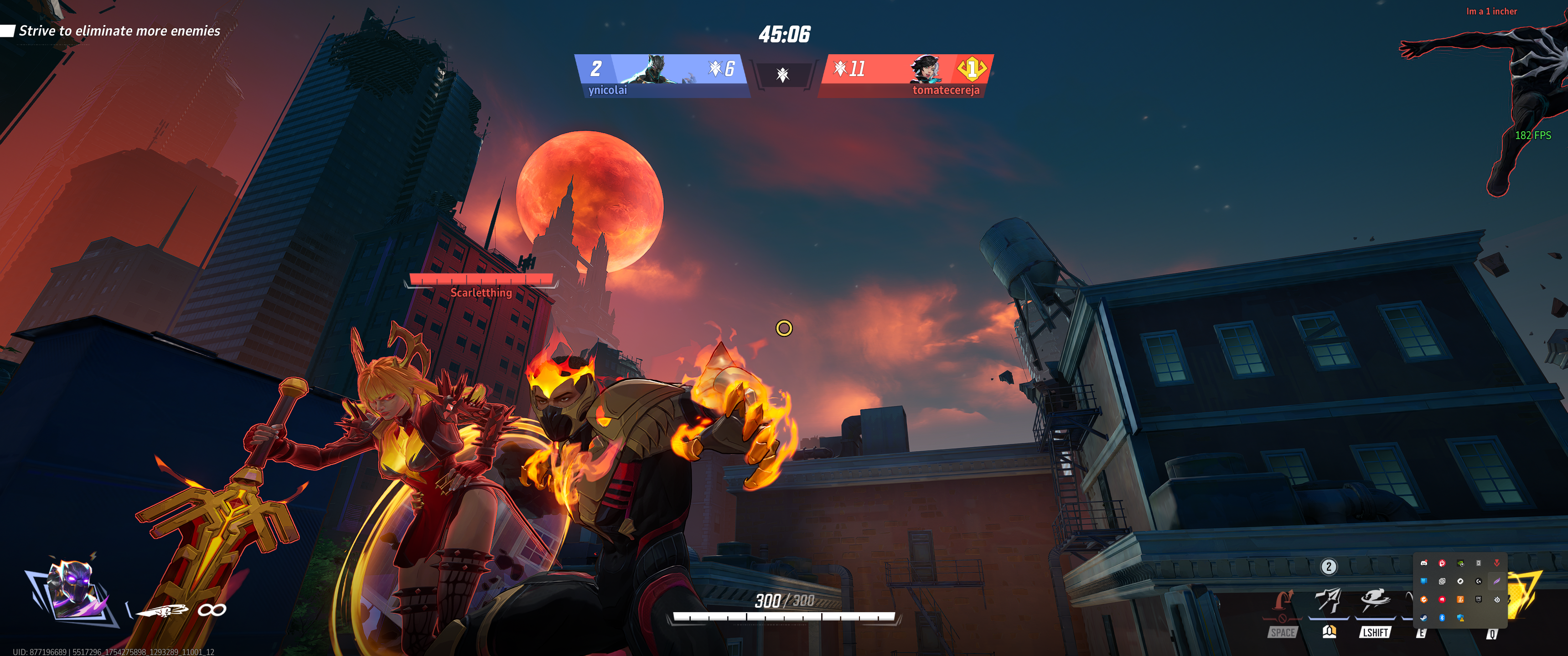This screenshot has height=656, width=1568.
Task: Open Steam from the system tray
Action: click(x=1424, y=618)
